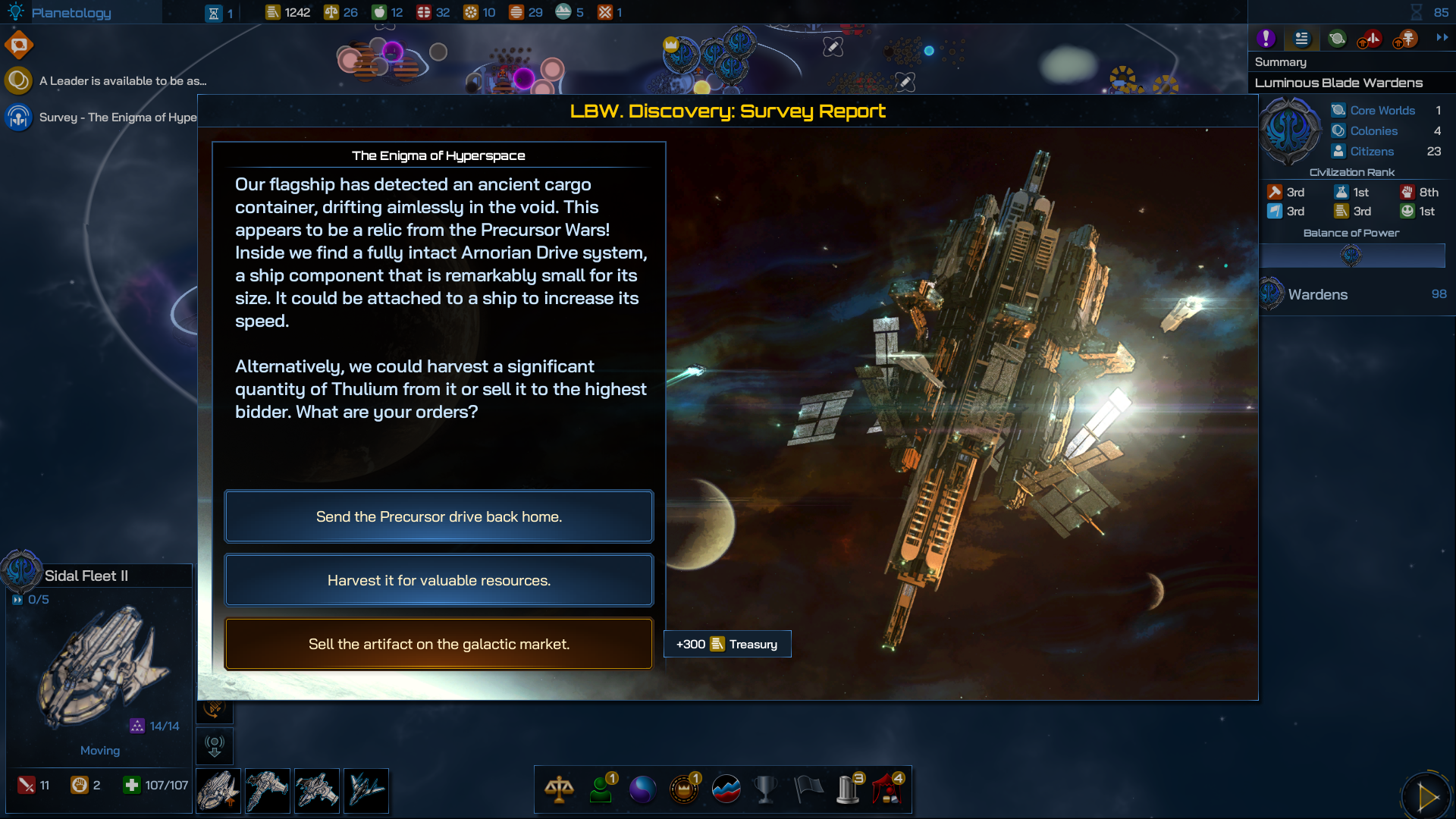Select the Survey Enigma of Hyperspace notification
This screenshot has width=1456, height=819.
(x=117, y=118)
